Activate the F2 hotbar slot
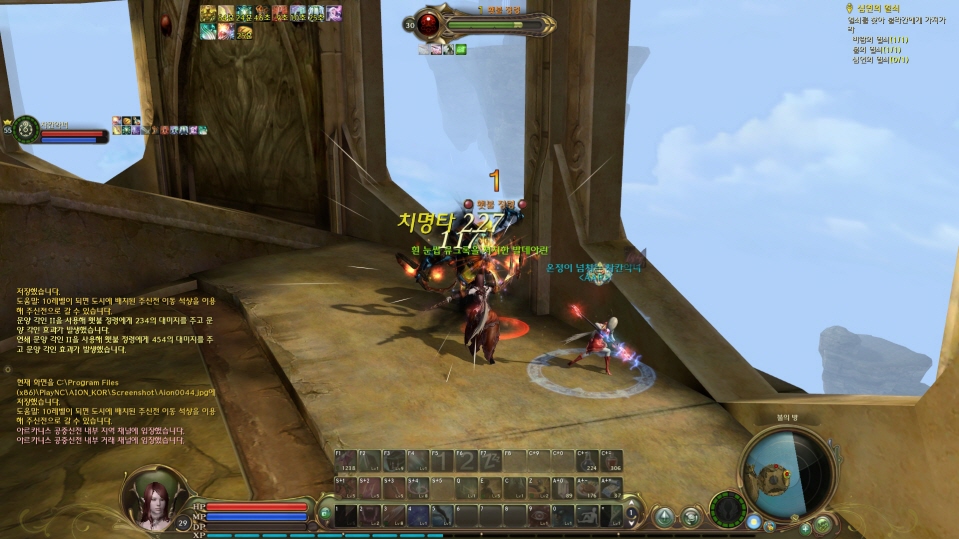 368,461
